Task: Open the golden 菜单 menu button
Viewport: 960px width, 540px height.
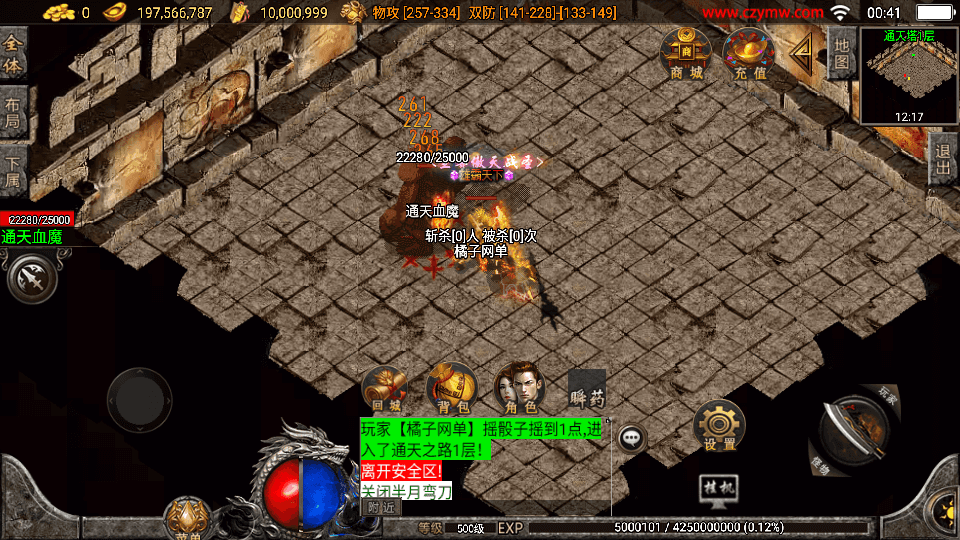Action: (187, 518)
